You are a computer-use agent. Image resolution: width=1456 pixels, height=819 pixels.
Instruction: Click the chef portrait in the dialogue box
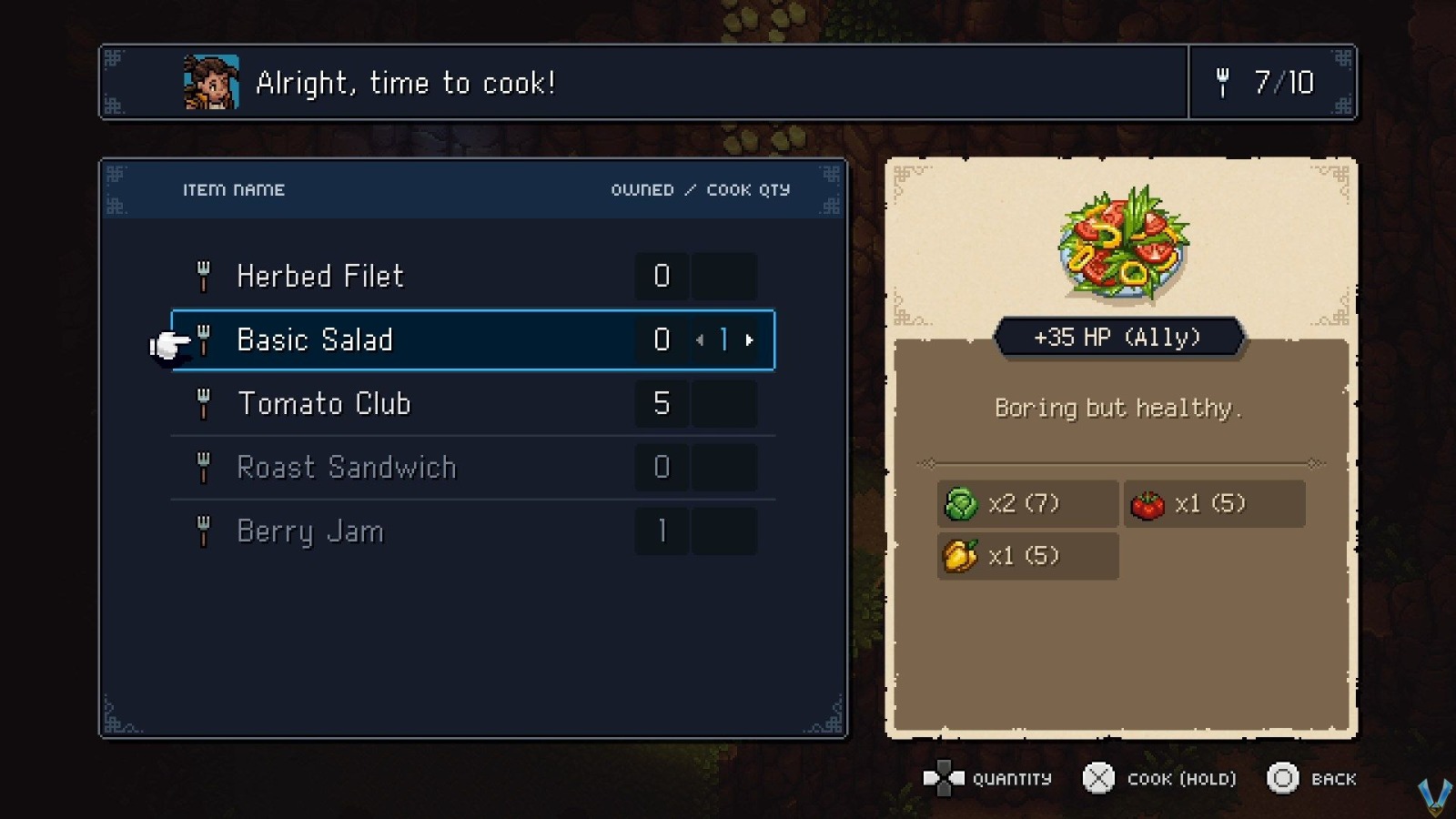pyautogui.click(x=210, y=83)
